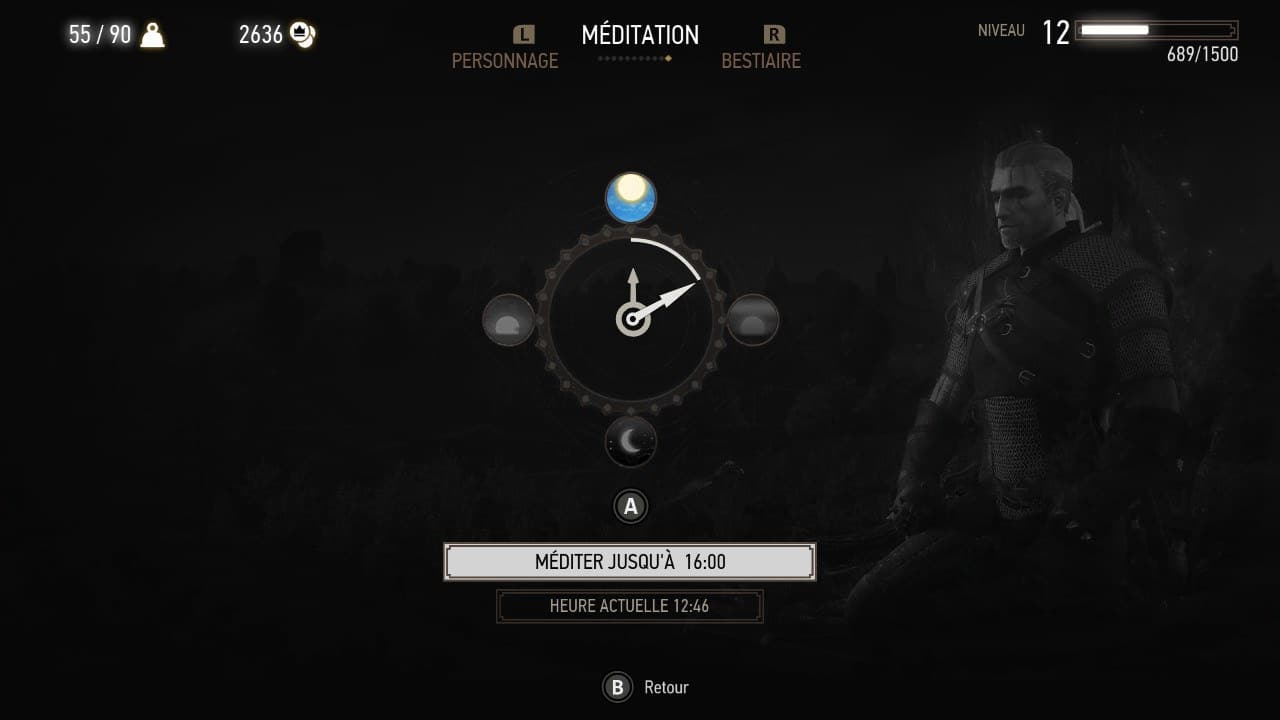1280x720 pixels.
Task: Select the left-hand half-sun icon beside the clock
Action: (509, 320)
